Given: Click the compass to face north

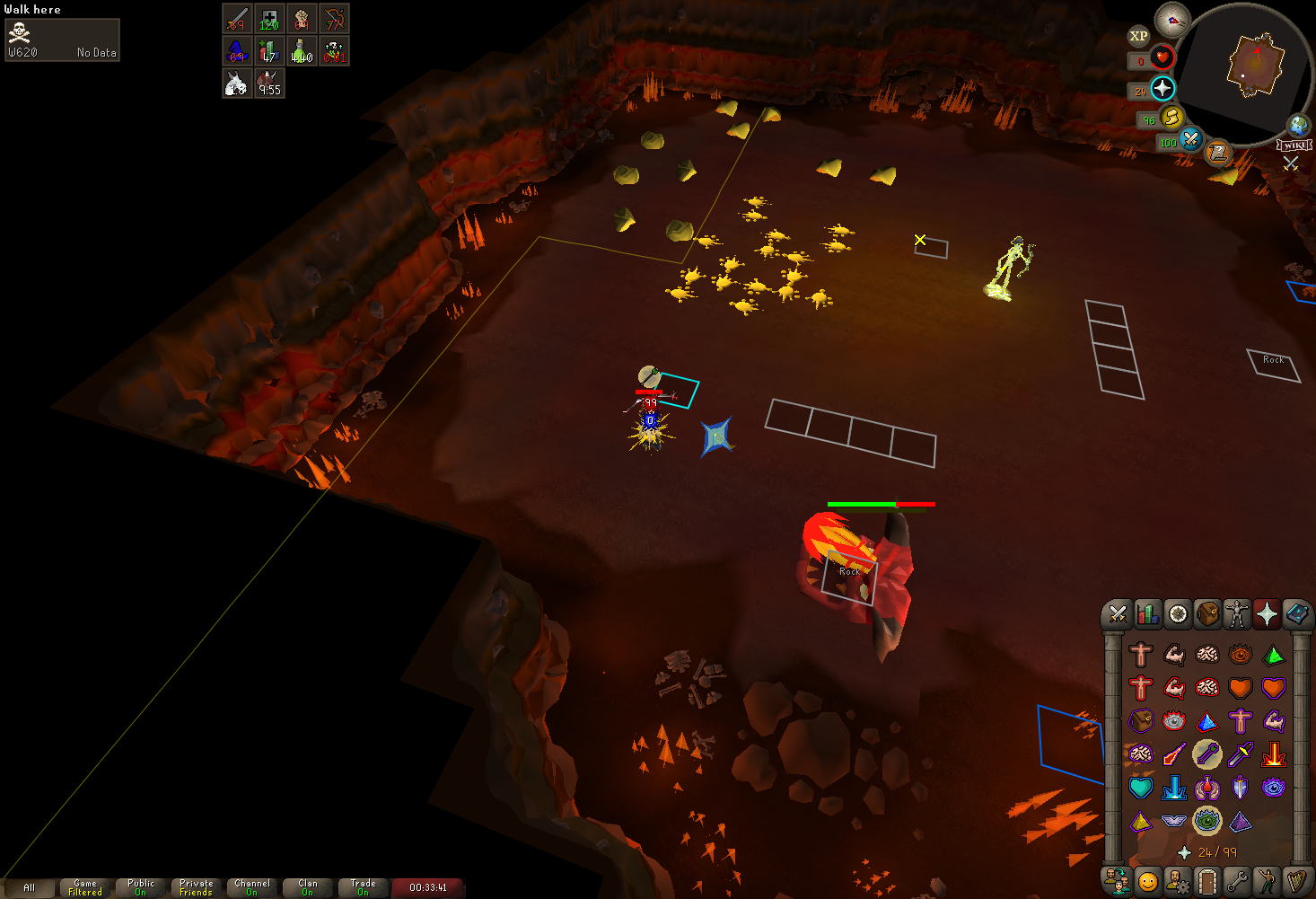Looking at the screenshot, I should pos(1171,19).
